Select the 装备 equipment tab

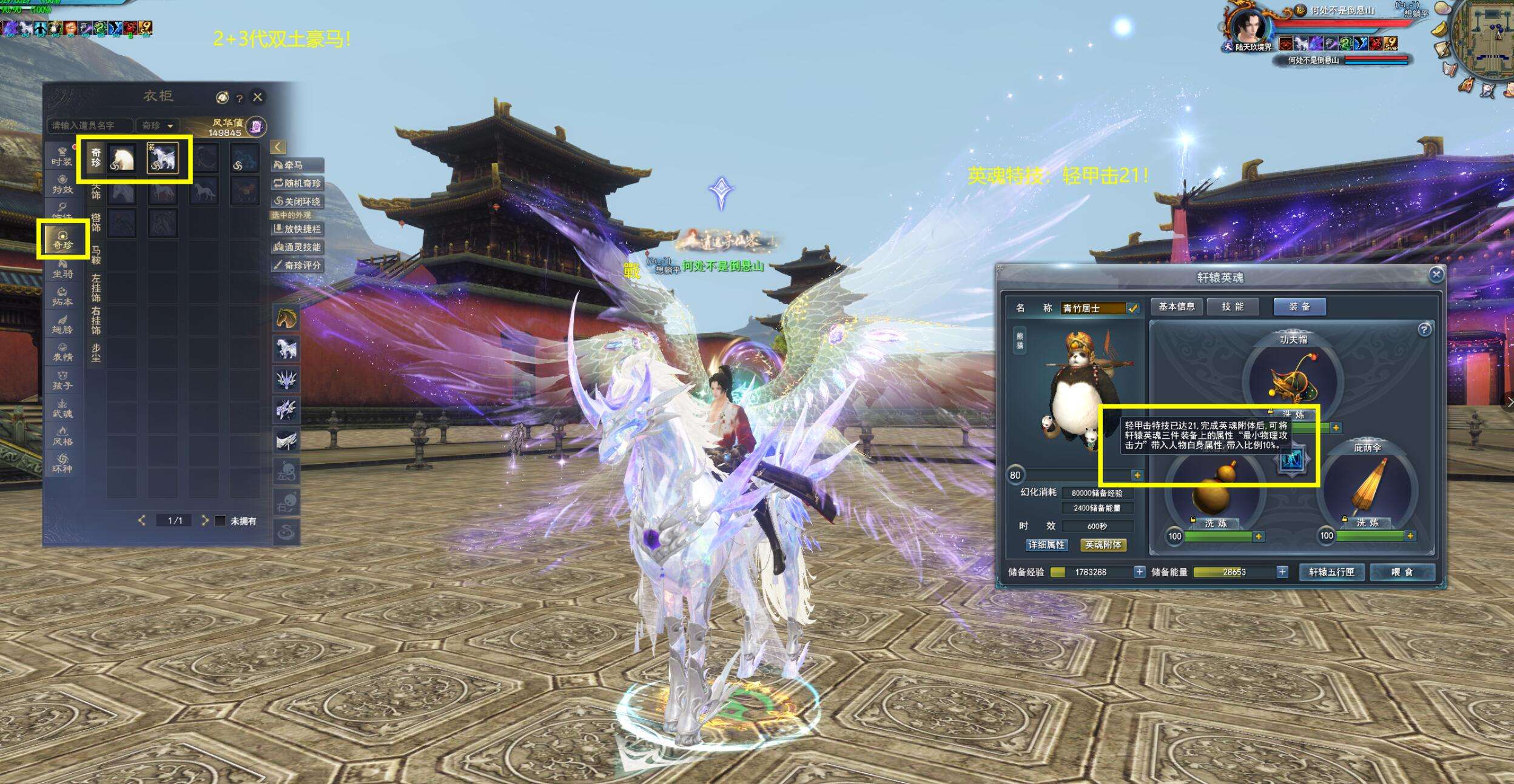pos(1299,307)
